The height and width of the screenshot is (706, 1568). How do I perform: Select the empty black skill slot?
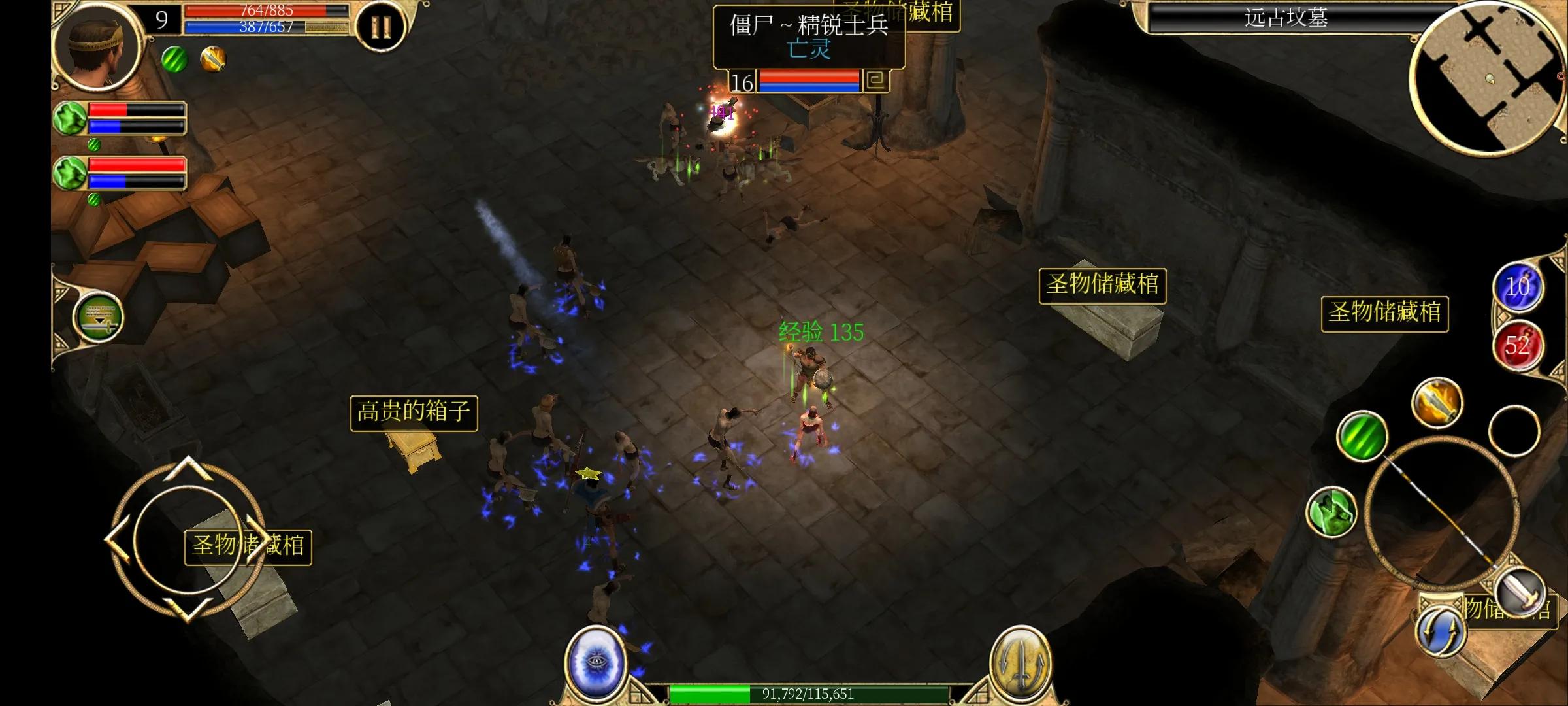coord(1514,430)
